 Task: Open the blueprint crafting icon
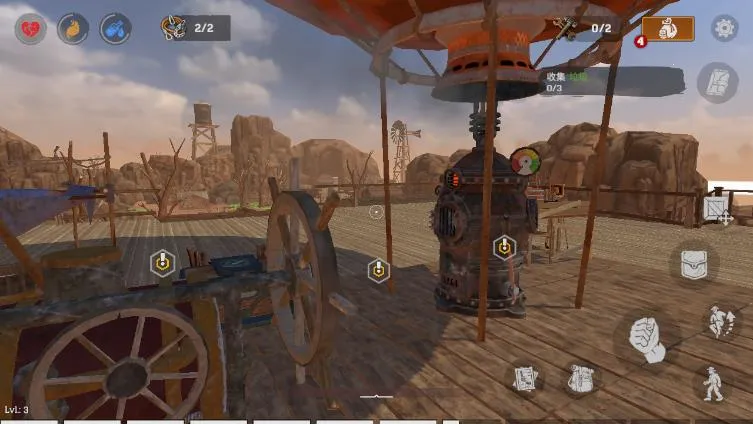(x=527, y=379)
